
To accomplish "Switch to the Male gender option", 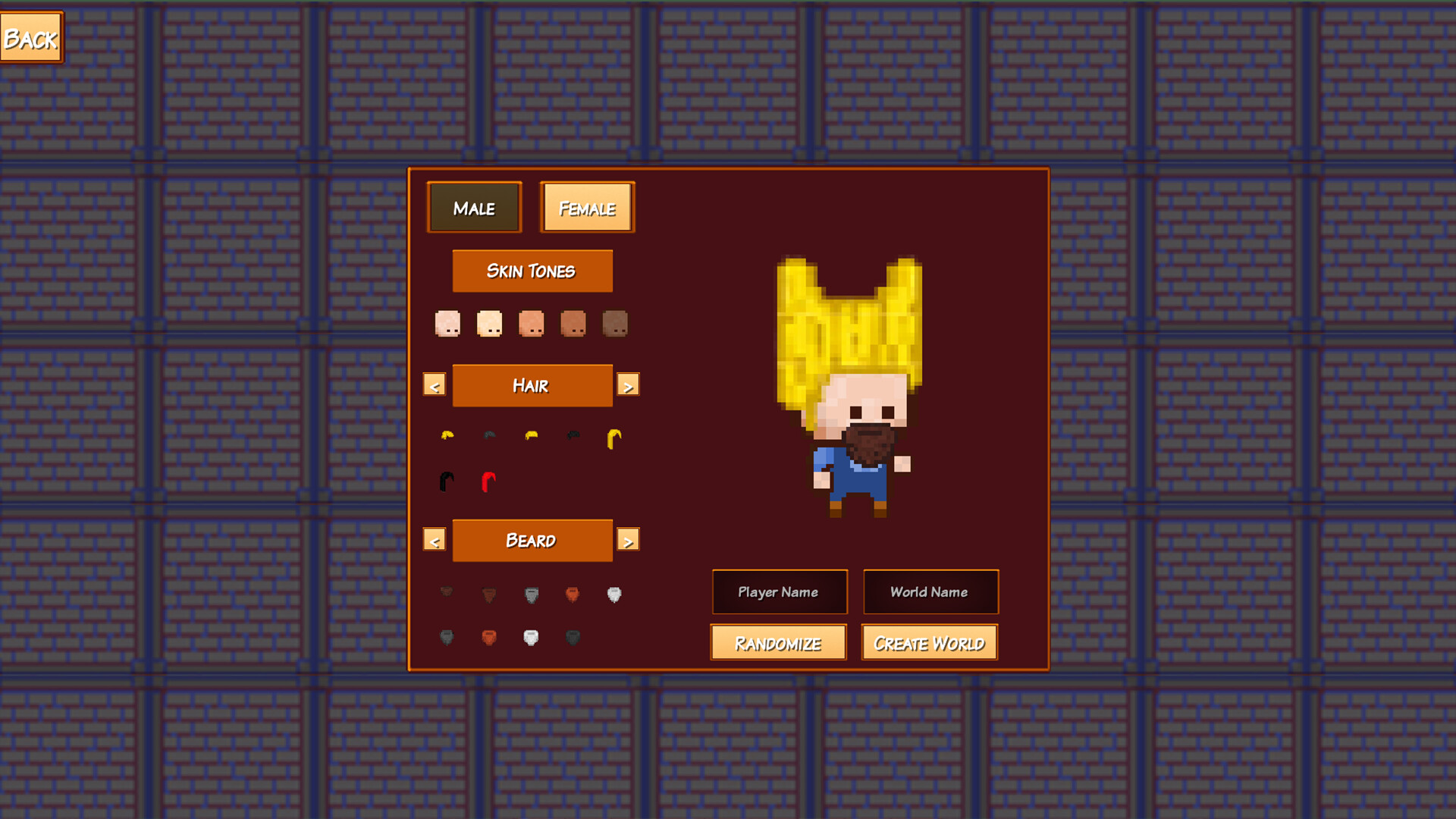I will pyautogui.click(x=475, y=207).
